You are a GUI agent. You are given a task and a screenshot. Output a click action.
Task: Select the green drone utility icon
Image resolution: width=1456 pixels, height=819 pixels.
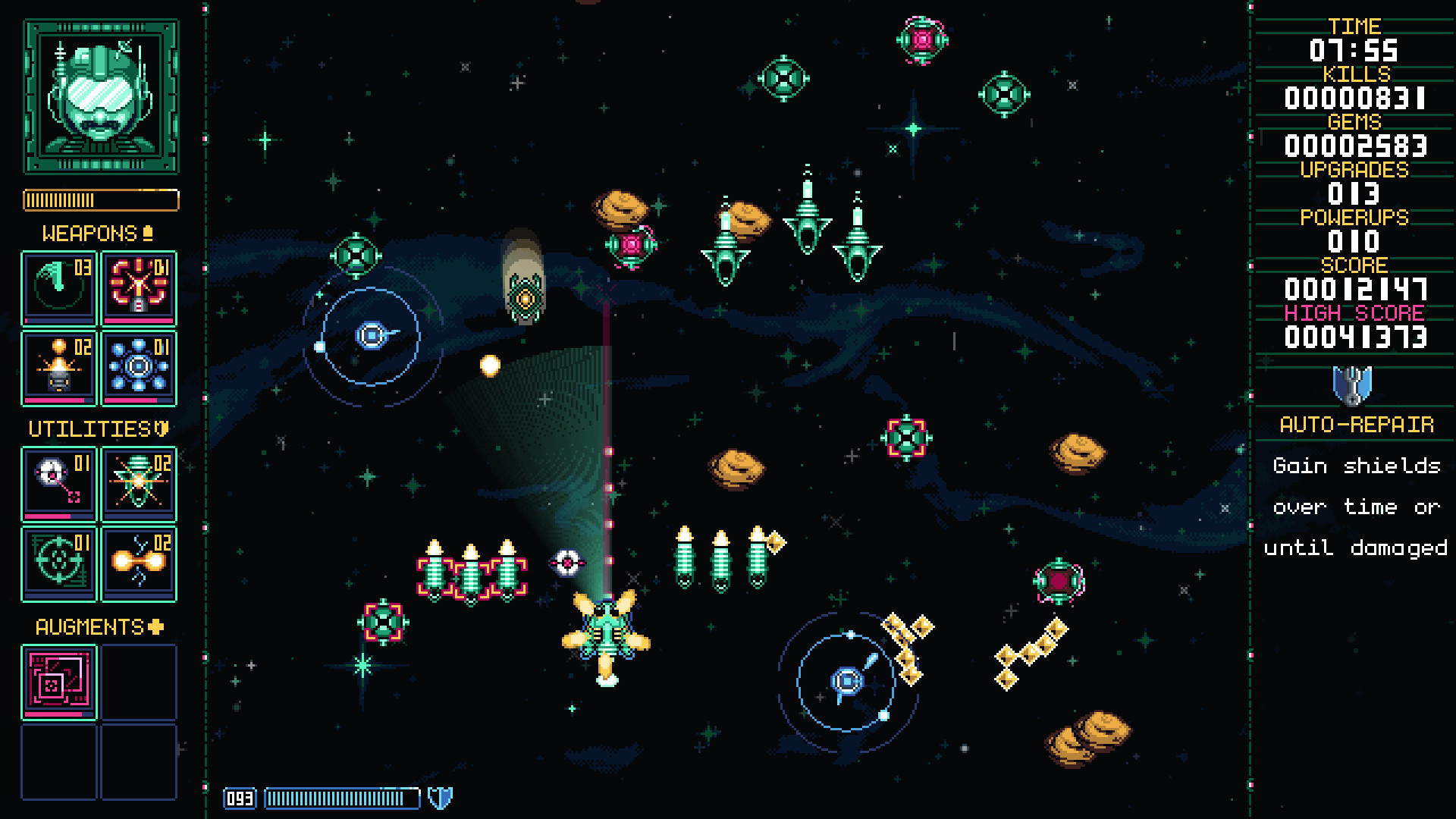[138, 483]
